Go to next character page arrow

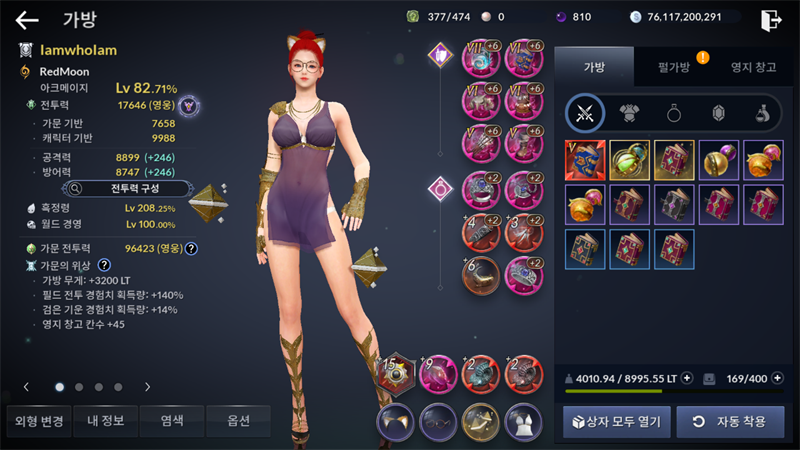coord(148,386)
